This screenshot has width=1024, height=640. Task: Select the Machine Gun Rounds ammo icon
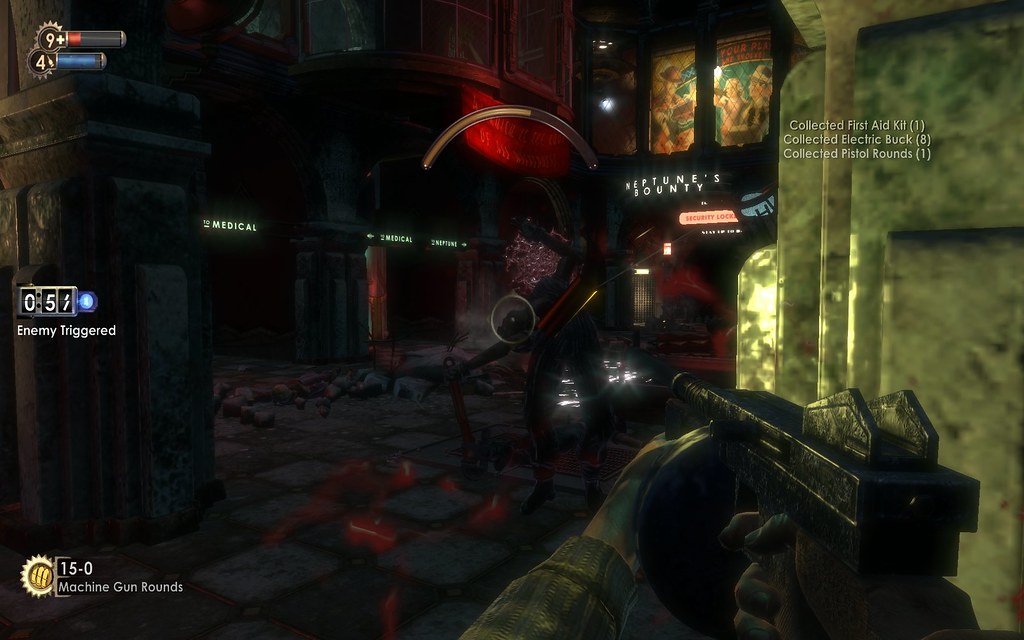point(38,574)
